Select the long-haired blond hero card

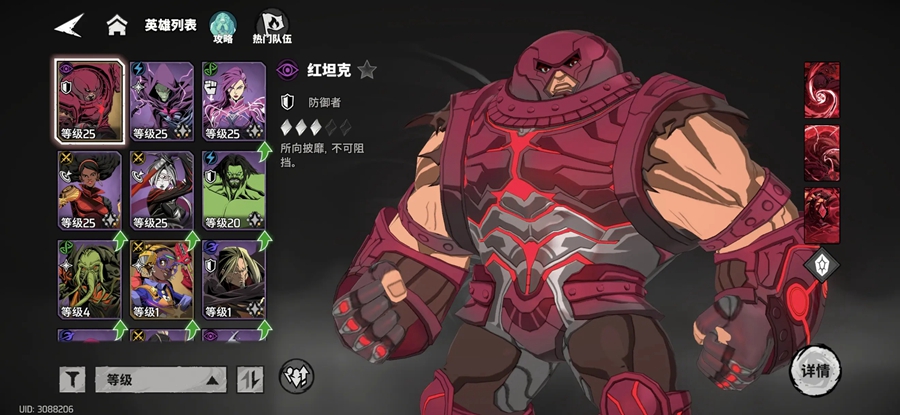pyautogui.click(x=233, y=278)
